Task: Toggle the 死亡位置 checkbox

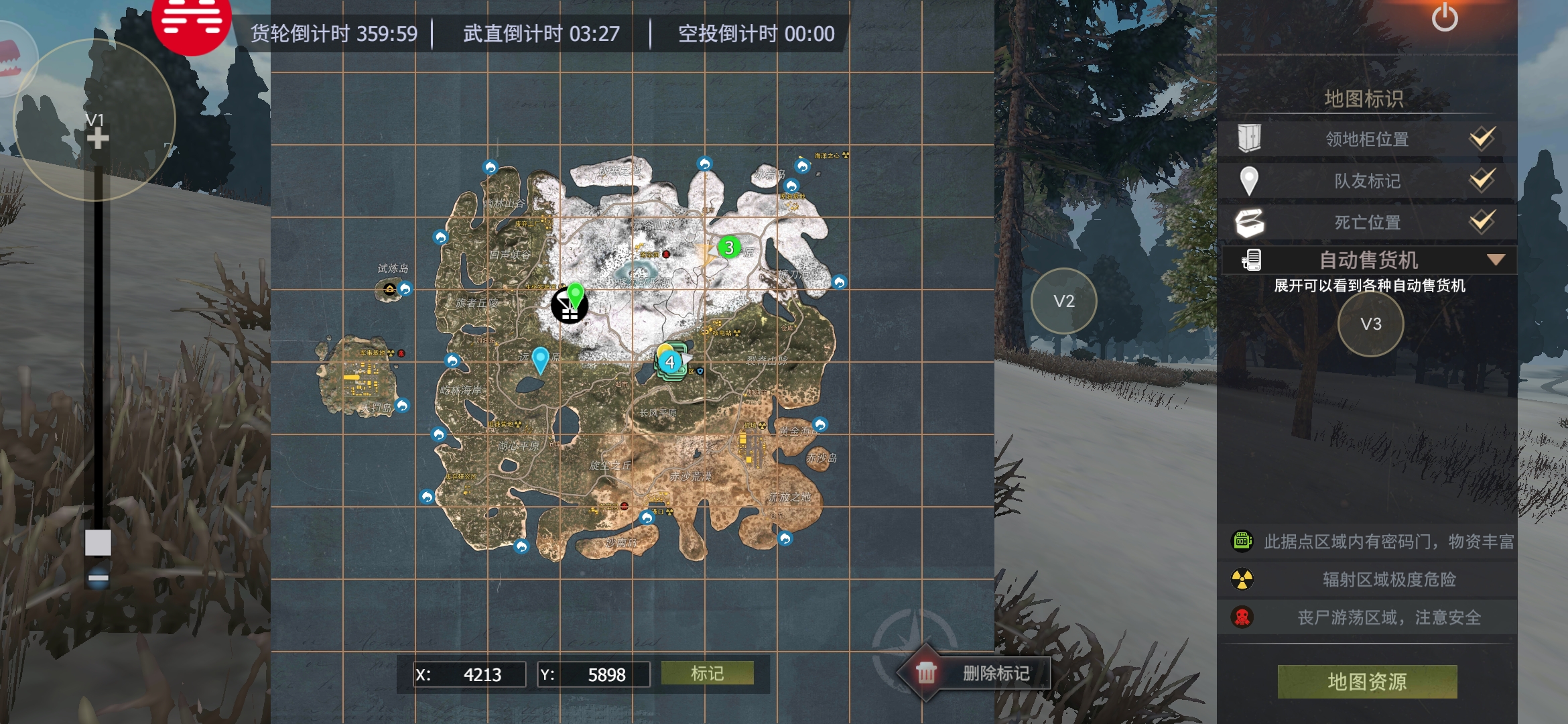Action: pos(1482,221)
